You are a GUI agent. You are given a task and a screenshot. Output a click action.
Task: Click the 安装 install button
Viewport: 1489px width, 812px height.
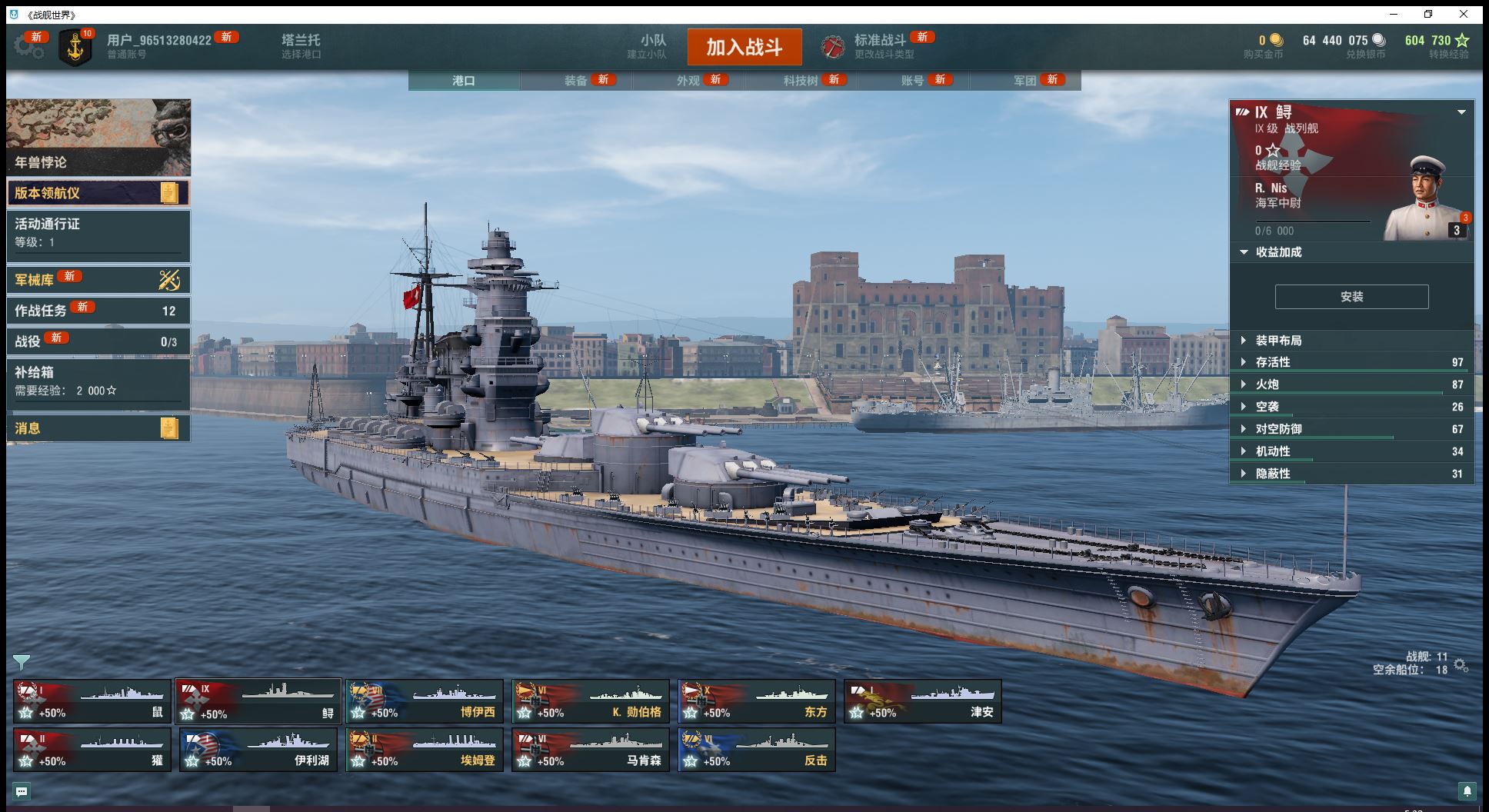click(x=1351, y=297)
